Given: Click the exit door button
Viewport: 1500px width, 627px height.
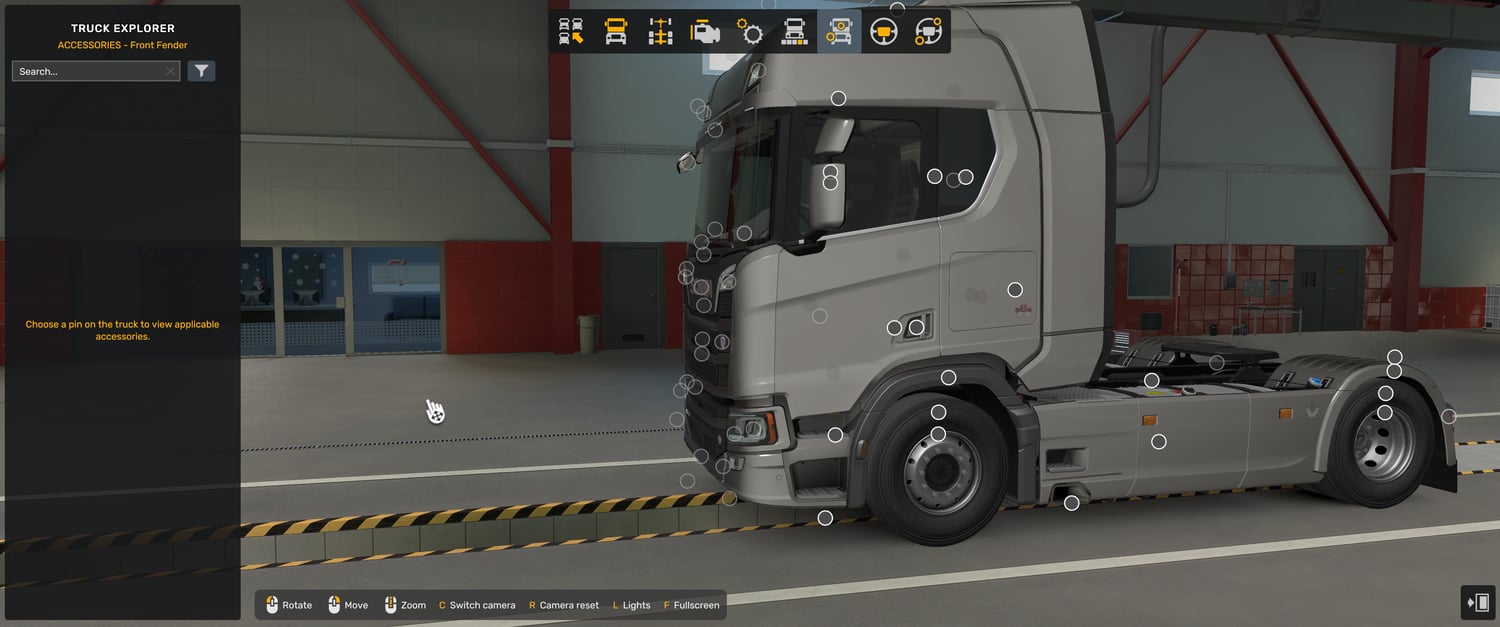Looking at the screenshot, I should [1478, 602].
